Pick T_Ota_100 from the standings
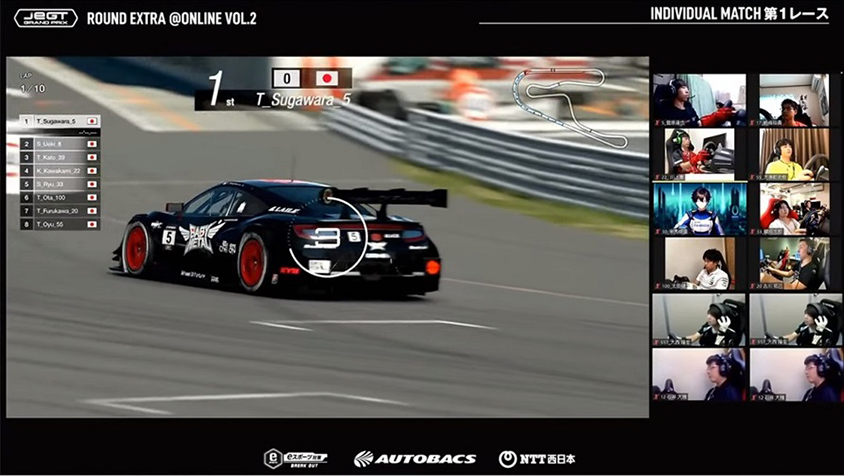The image size is (844, 476). [60, 198]
